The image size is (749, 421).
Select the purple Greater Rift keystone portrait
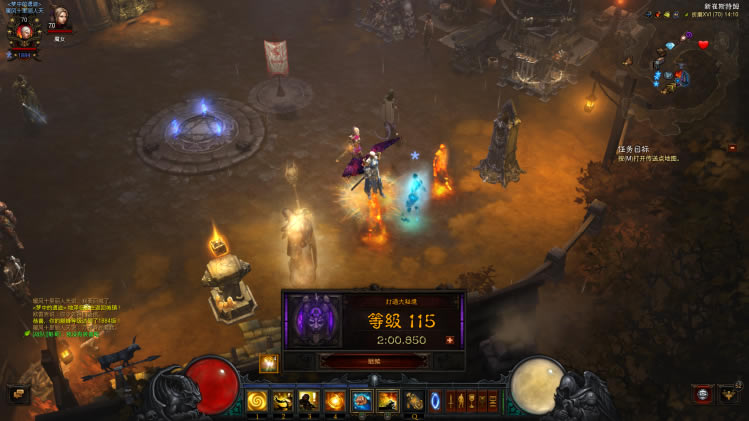(315, 321)
